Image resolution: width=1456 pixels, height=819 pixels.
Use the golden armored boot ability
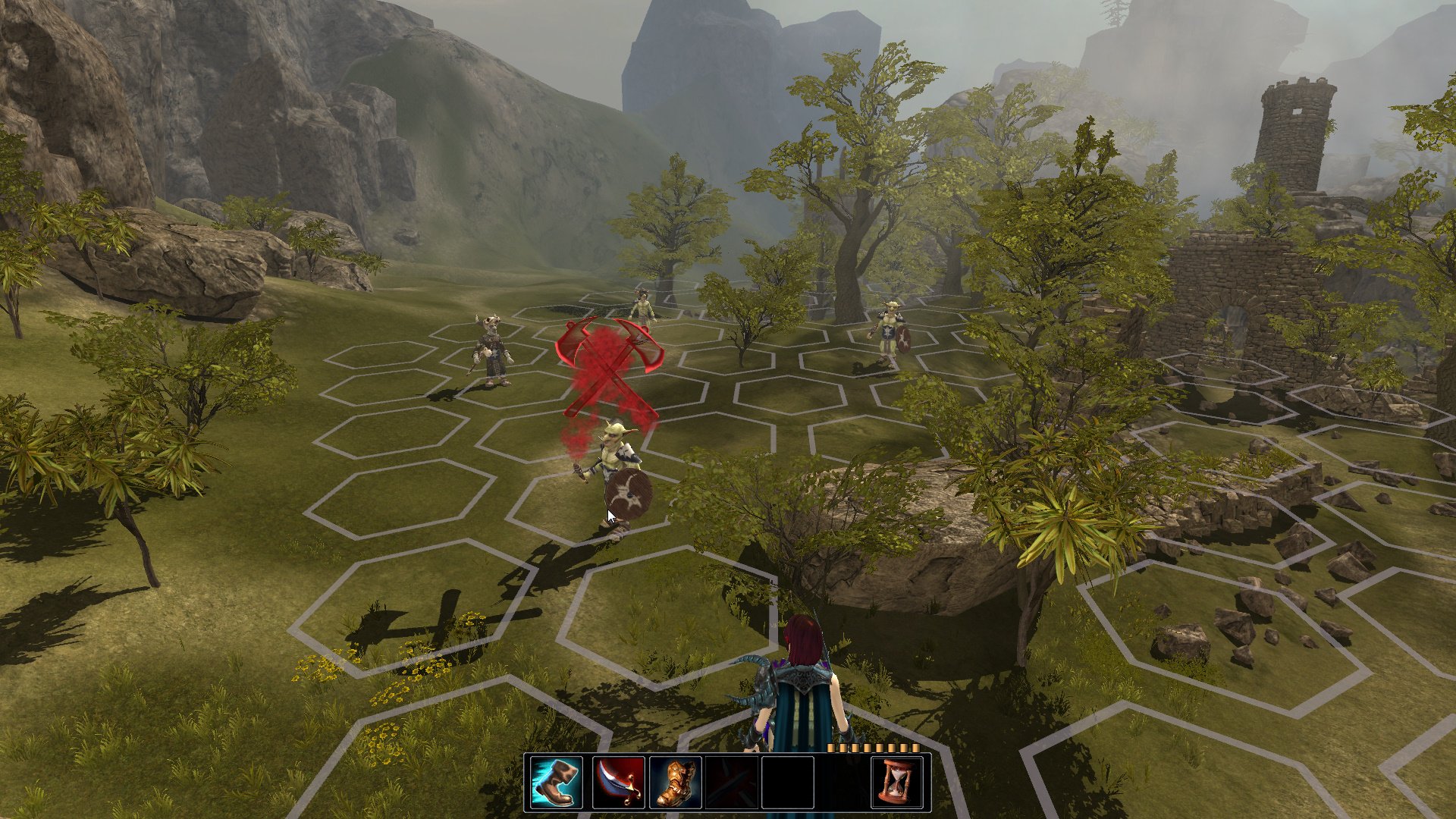(675, 783)
